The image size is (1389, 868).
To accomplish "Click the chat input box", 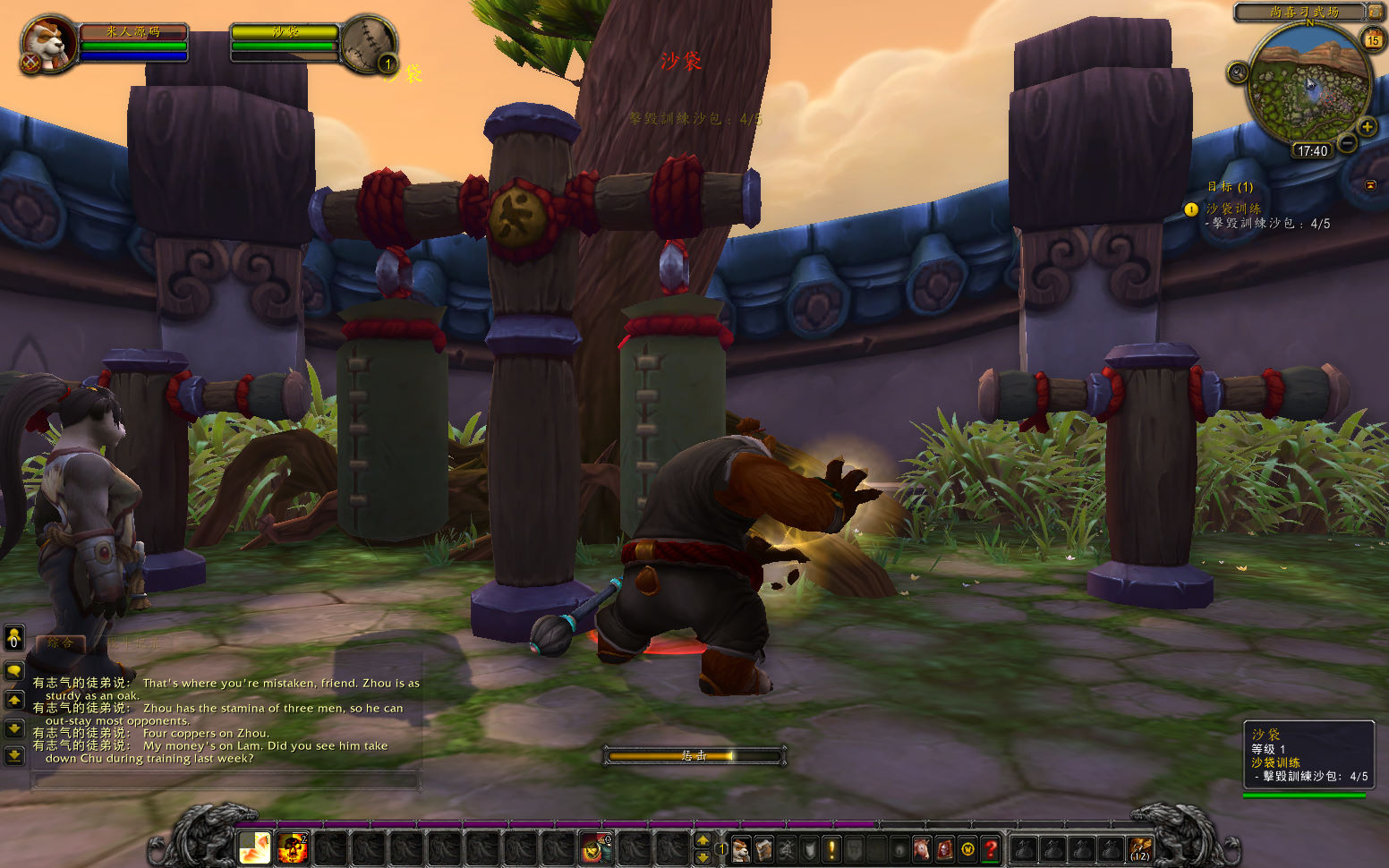I will tap(226, 781).
